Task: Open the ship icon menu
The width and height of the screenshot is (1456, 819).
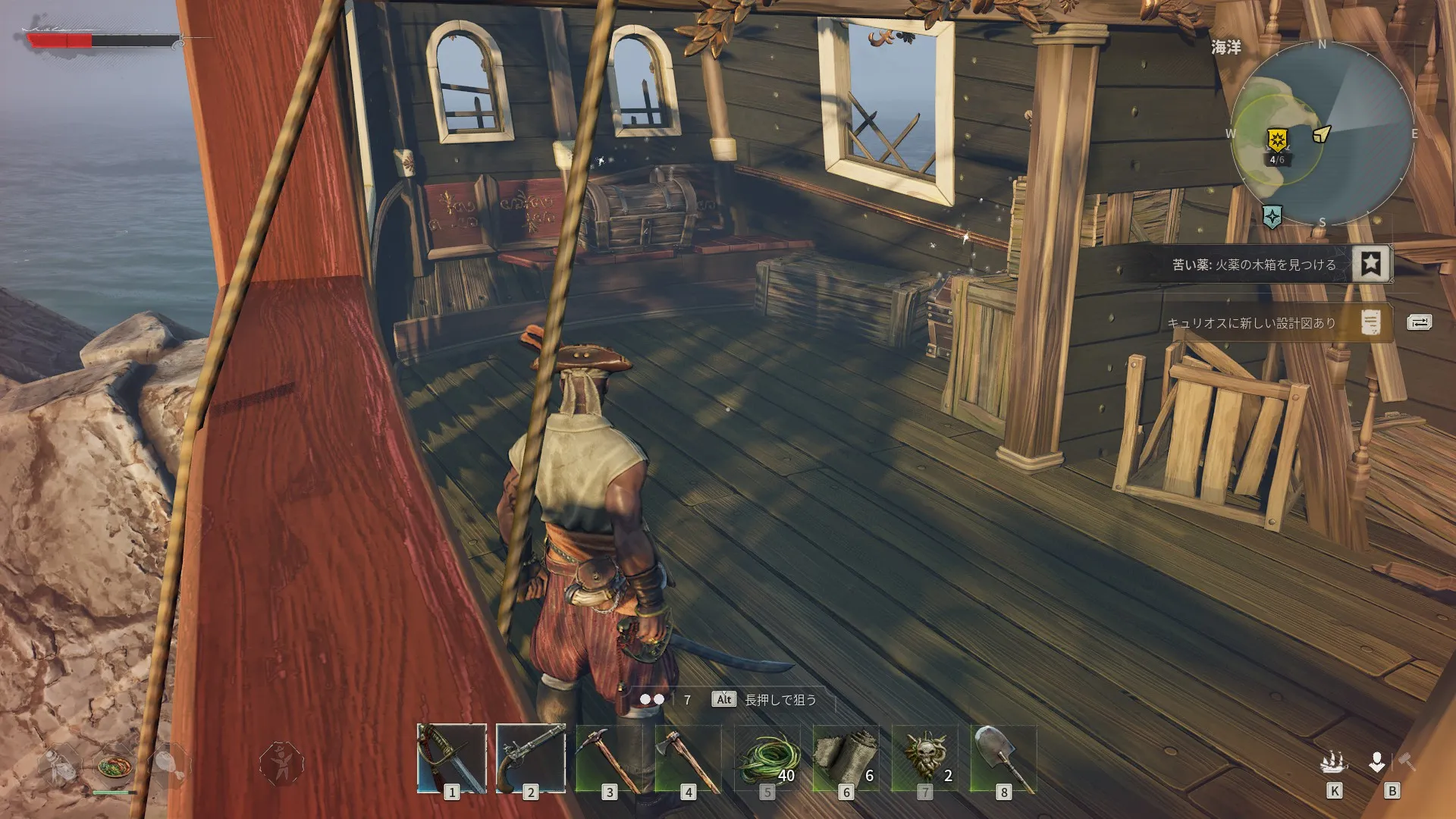Action: 1334,762
